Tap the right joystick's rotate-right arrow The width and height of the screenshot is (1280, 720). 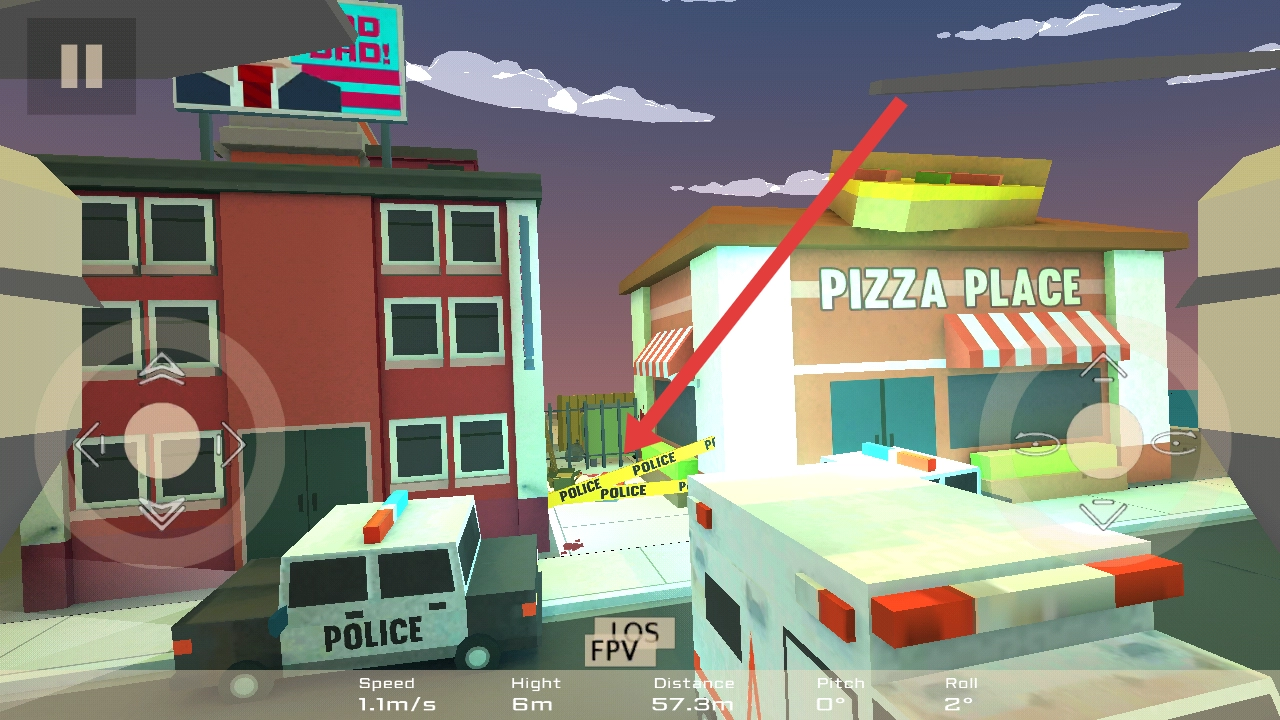click(x=1174, y=442)
